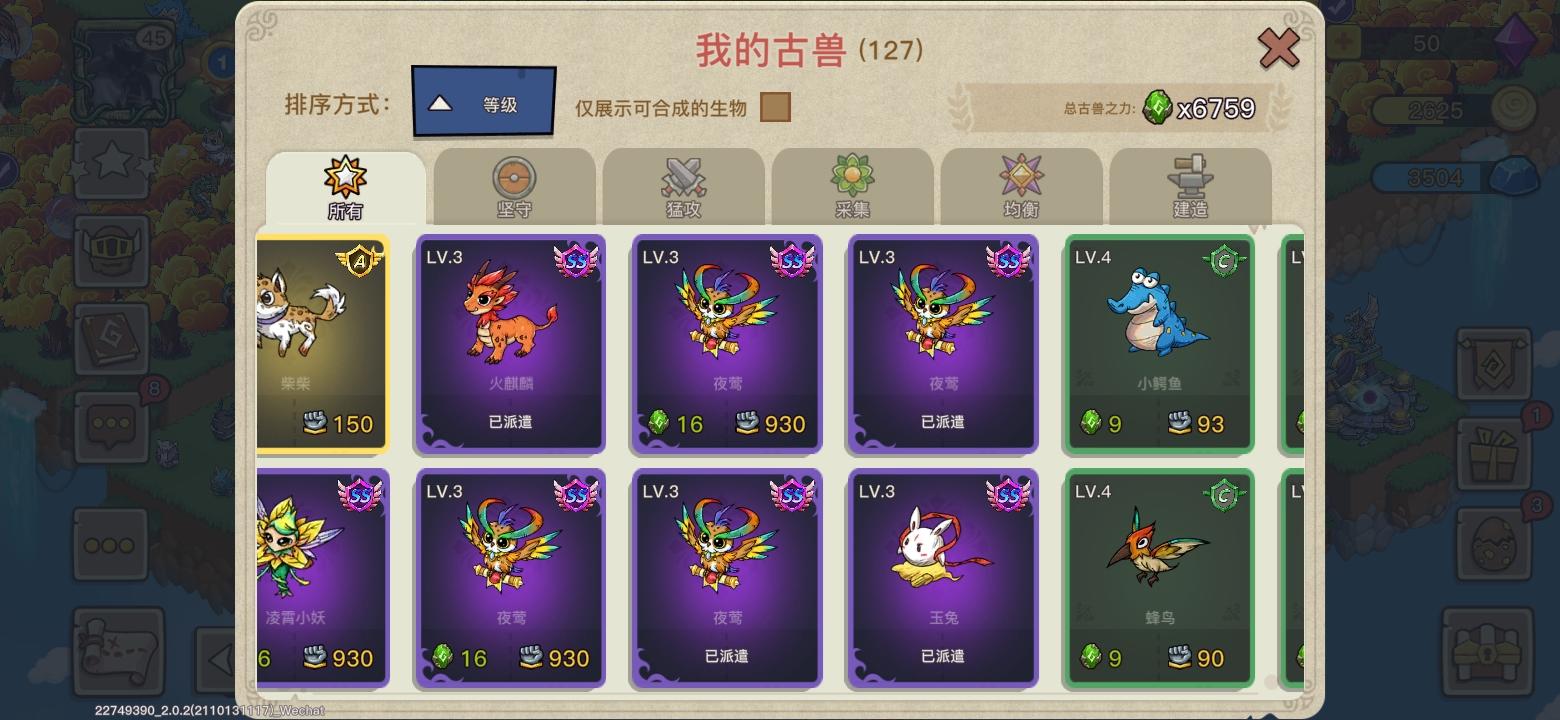Select the deployed 火麒麟 card
1560x720 pixels.
click(x=510, y=345)
